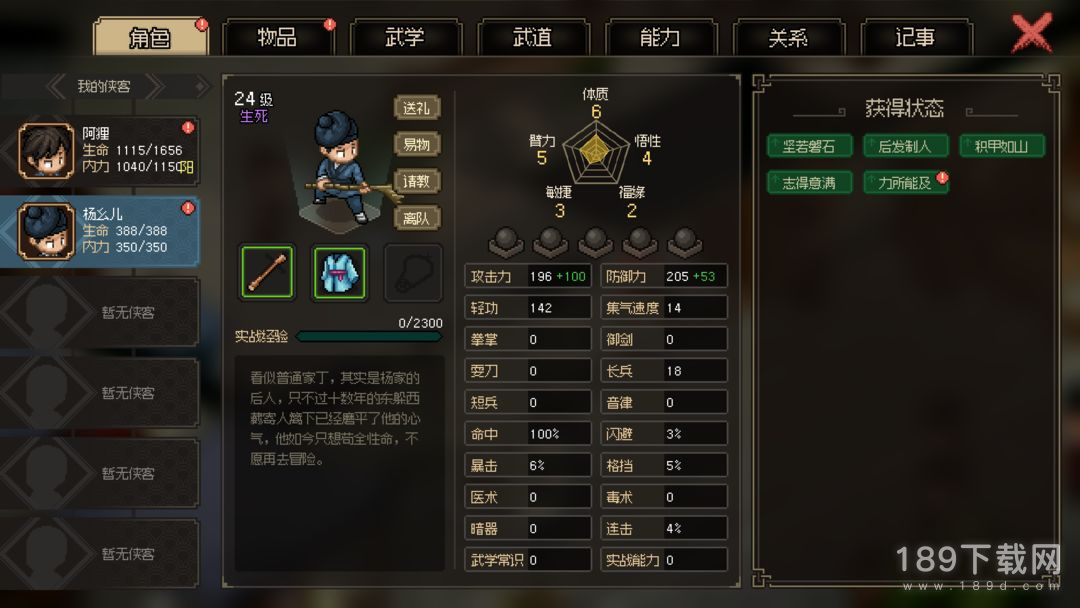The image size is (1080, 608).
Task: Select the 武道 tab
Action: pyautogui.click(x=532, y=38)
